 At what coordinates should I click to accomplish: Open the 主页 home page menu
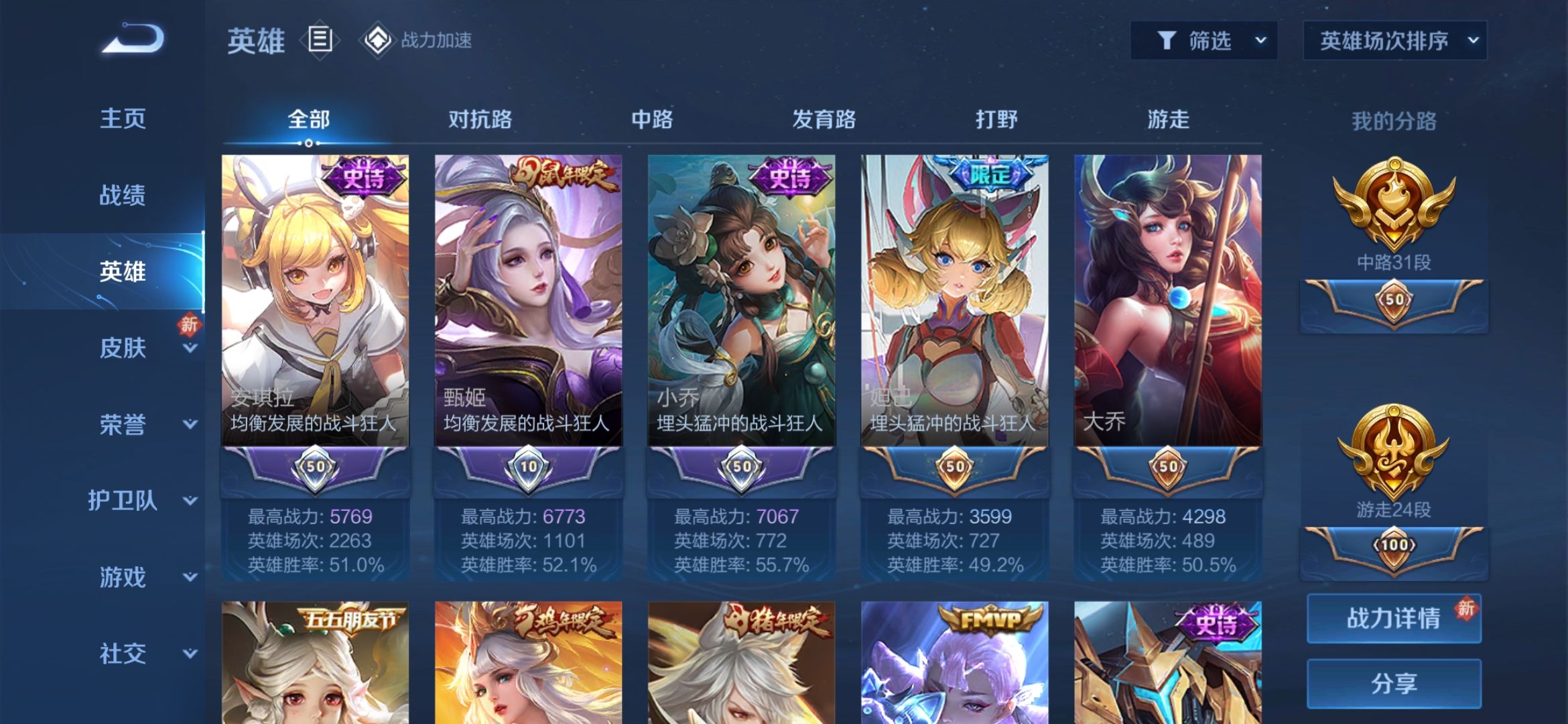point(123,119)
